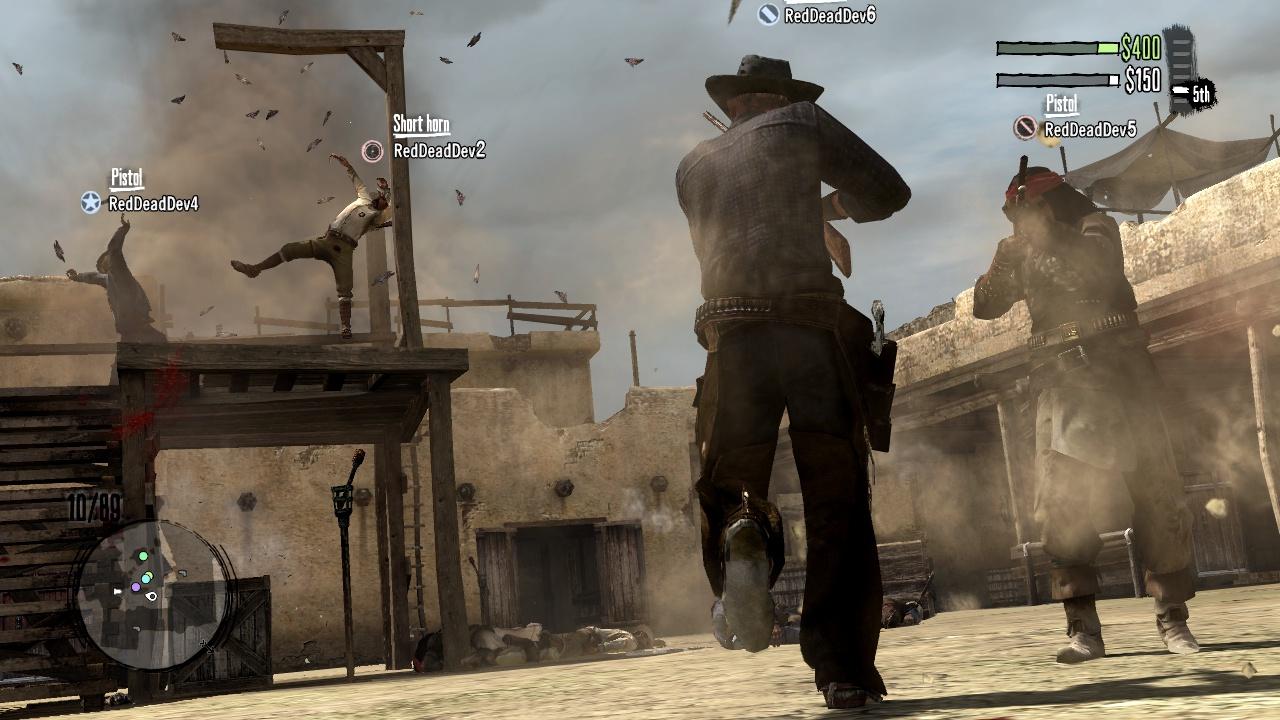Click the crossed-circle icon beside RedDeadDev5
The height and width of the screenshot is (720, 1280).
[1025, 128]
